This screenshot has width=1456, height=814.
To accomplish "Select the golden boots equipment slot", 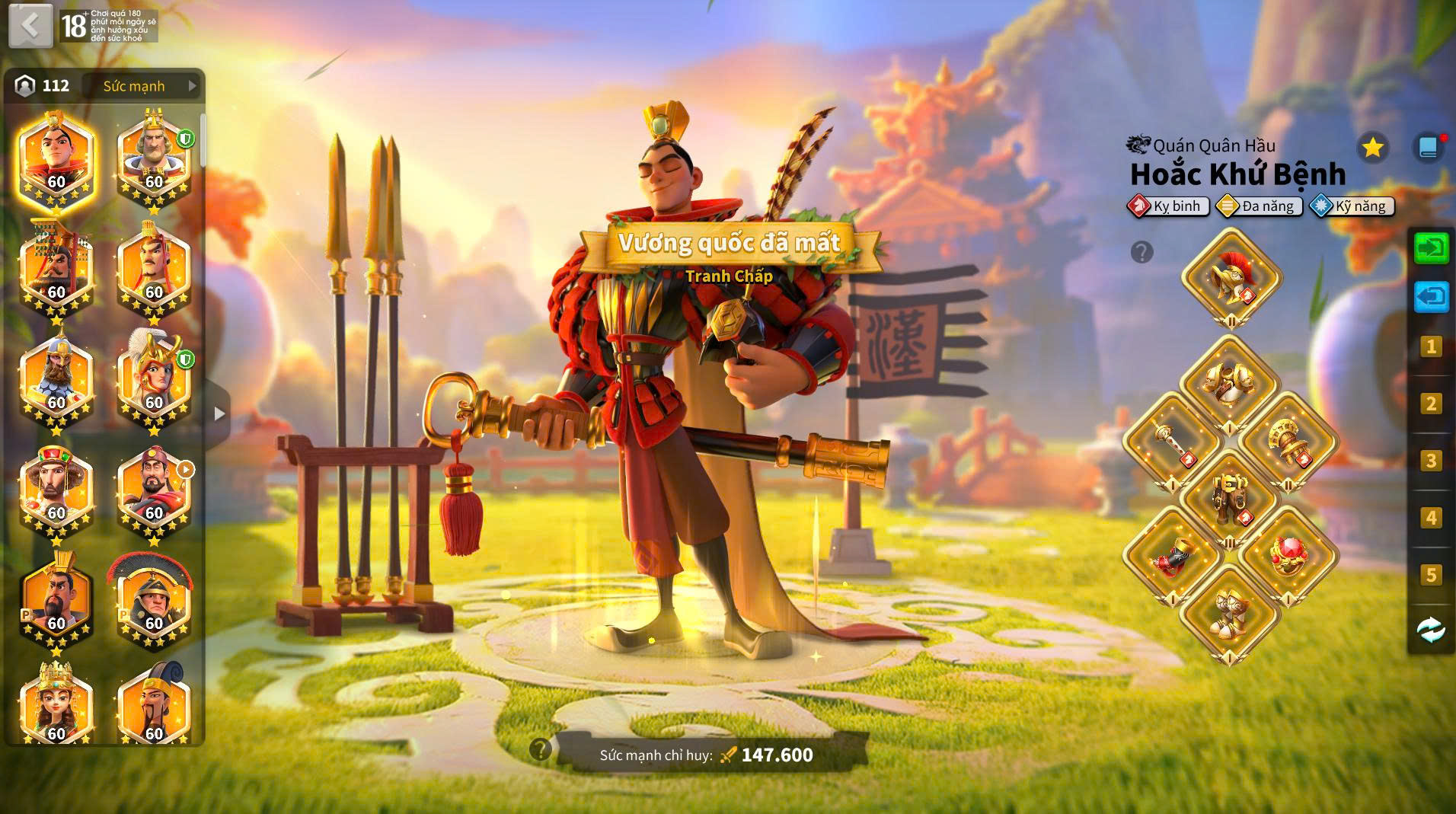I will [1229, 613].
